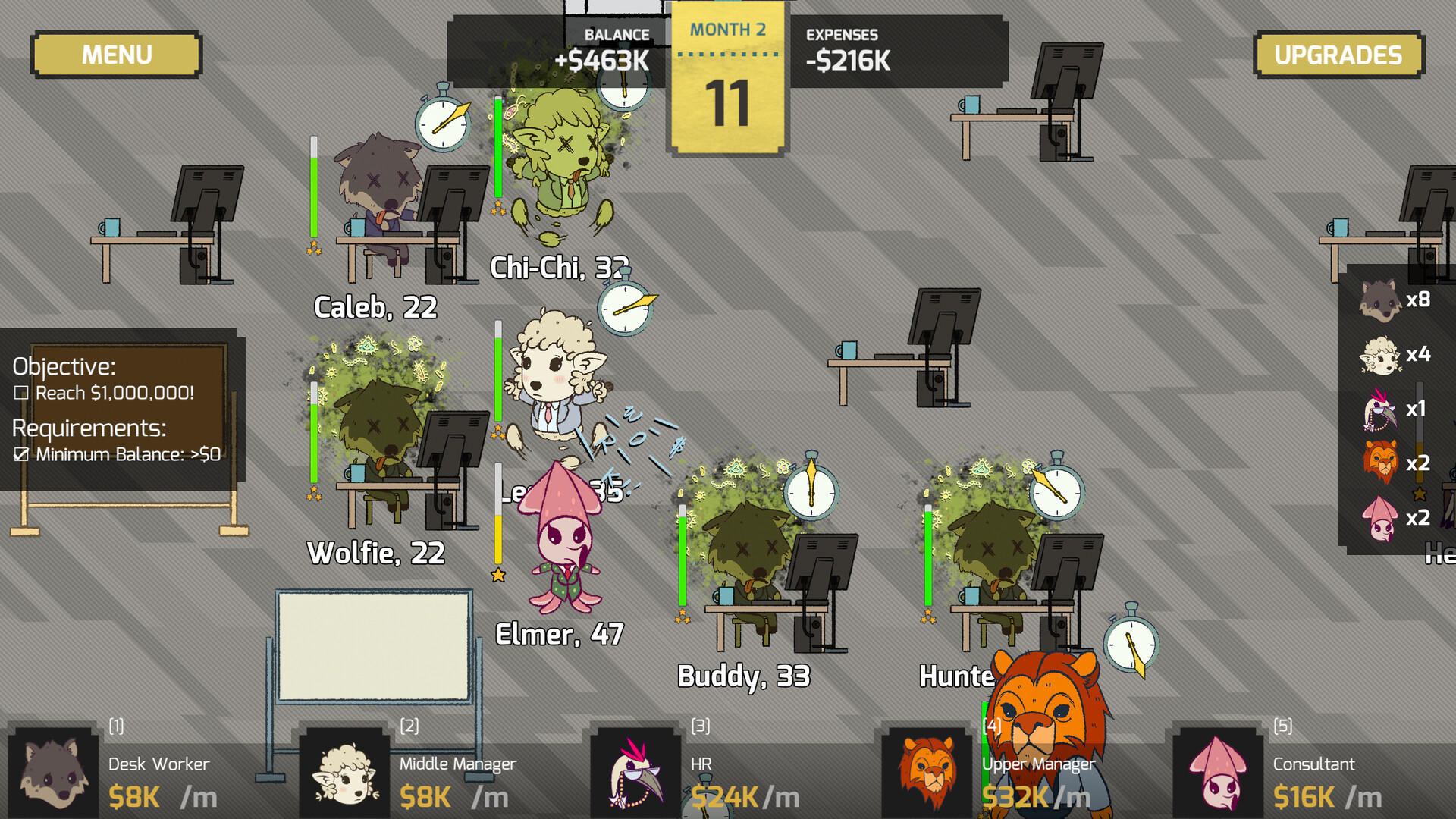Click the stopwatch above Chi-Chi
Viewport: 1456px width, 819px height.
tap(622, 87)
